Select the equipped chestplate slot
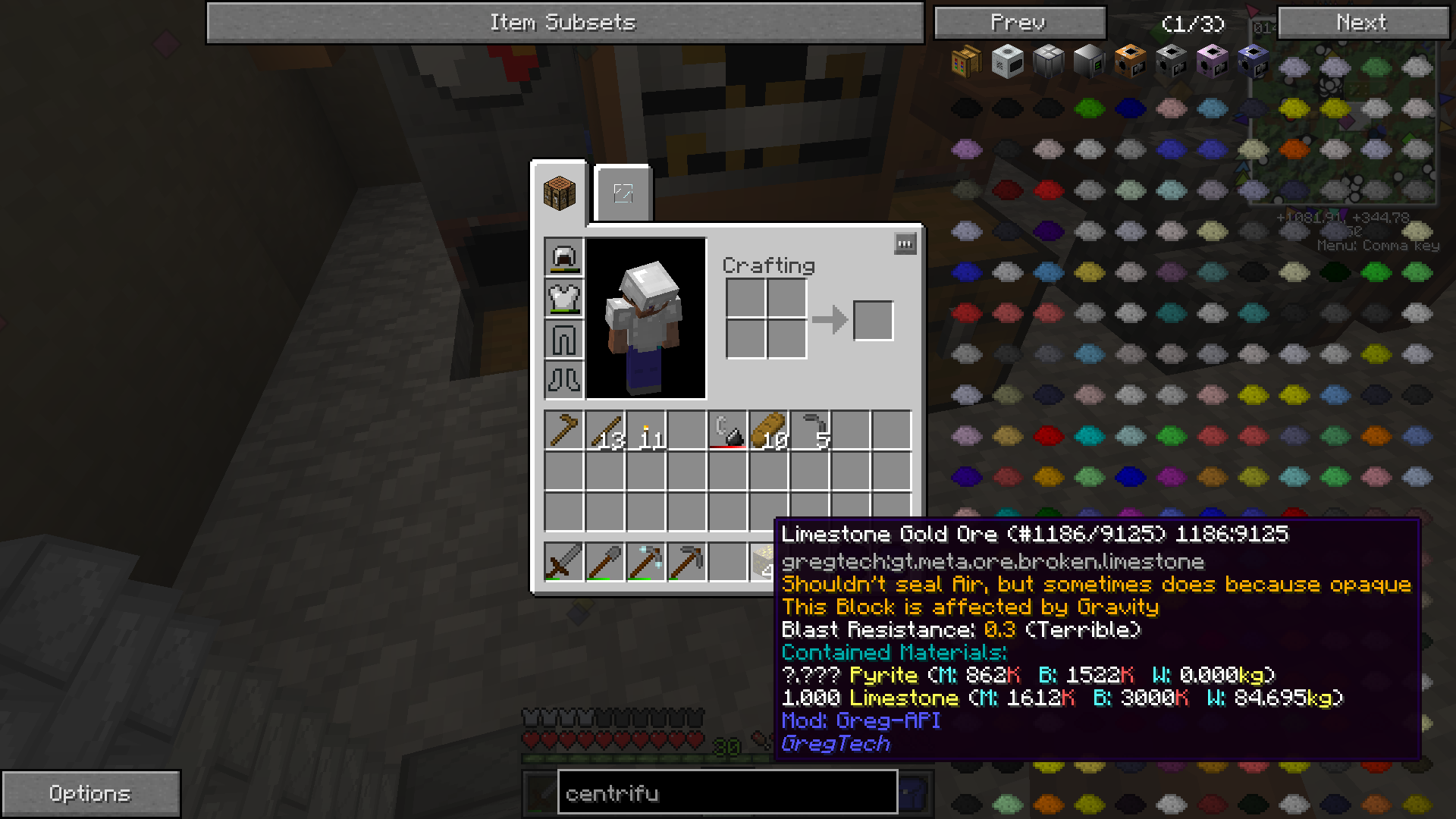1456x819 pixels. click(563, 297)
